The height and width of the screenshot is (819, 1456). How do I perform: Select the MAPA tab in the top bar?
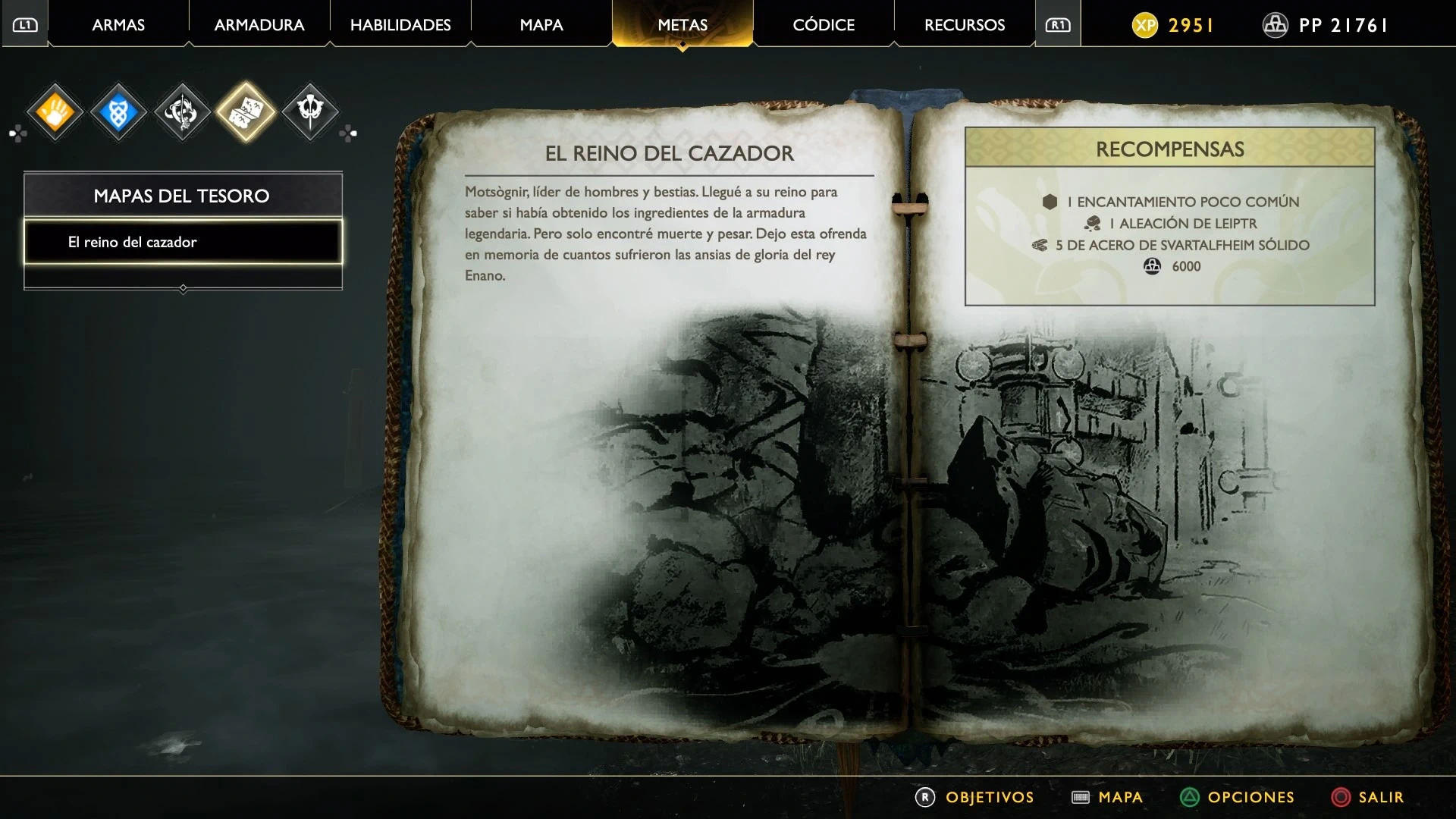pyautogui.click(x=541, y=25)
